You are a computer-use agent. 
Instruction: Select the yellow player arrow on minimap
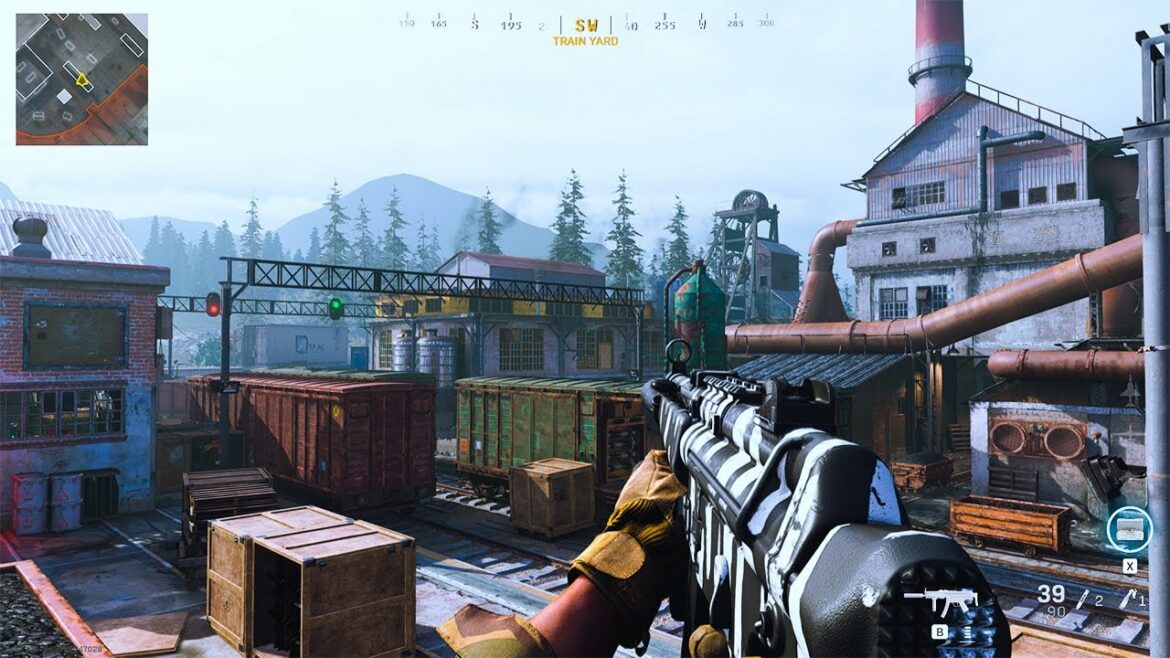[82, 79]
